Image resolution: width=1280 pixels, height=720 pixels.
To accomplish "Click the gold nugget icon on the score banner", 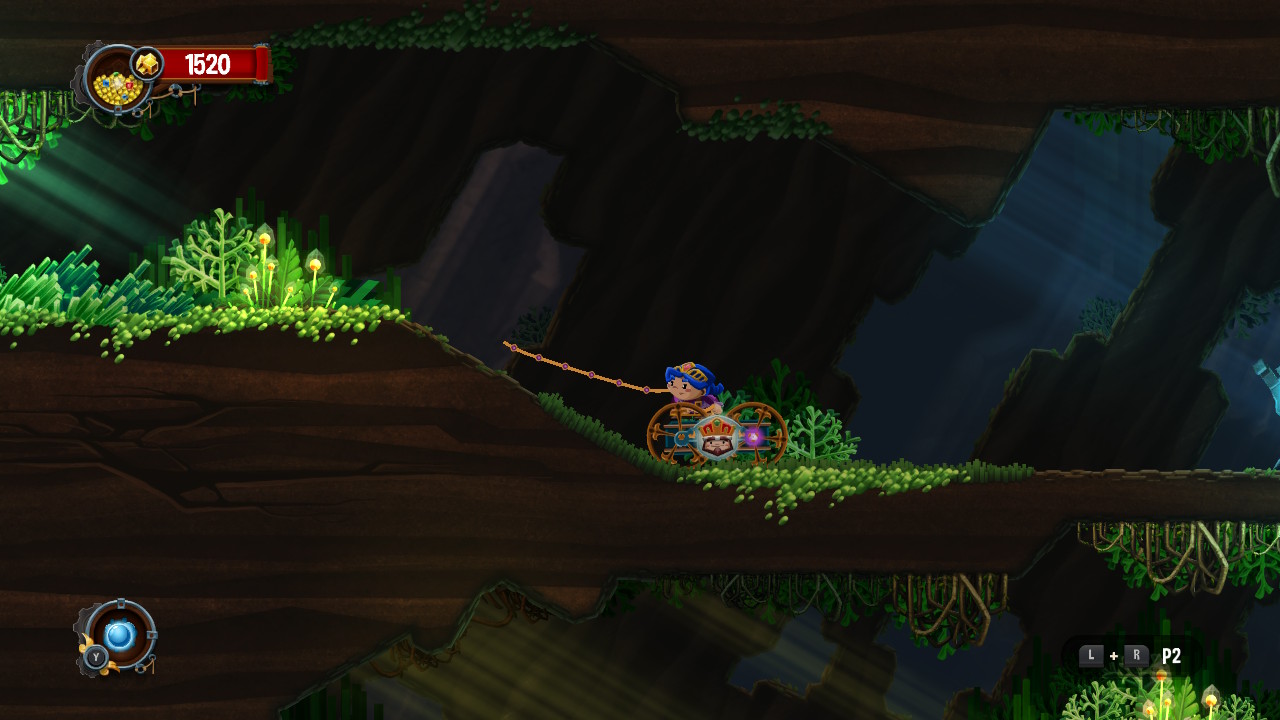I will click(146, 63).
